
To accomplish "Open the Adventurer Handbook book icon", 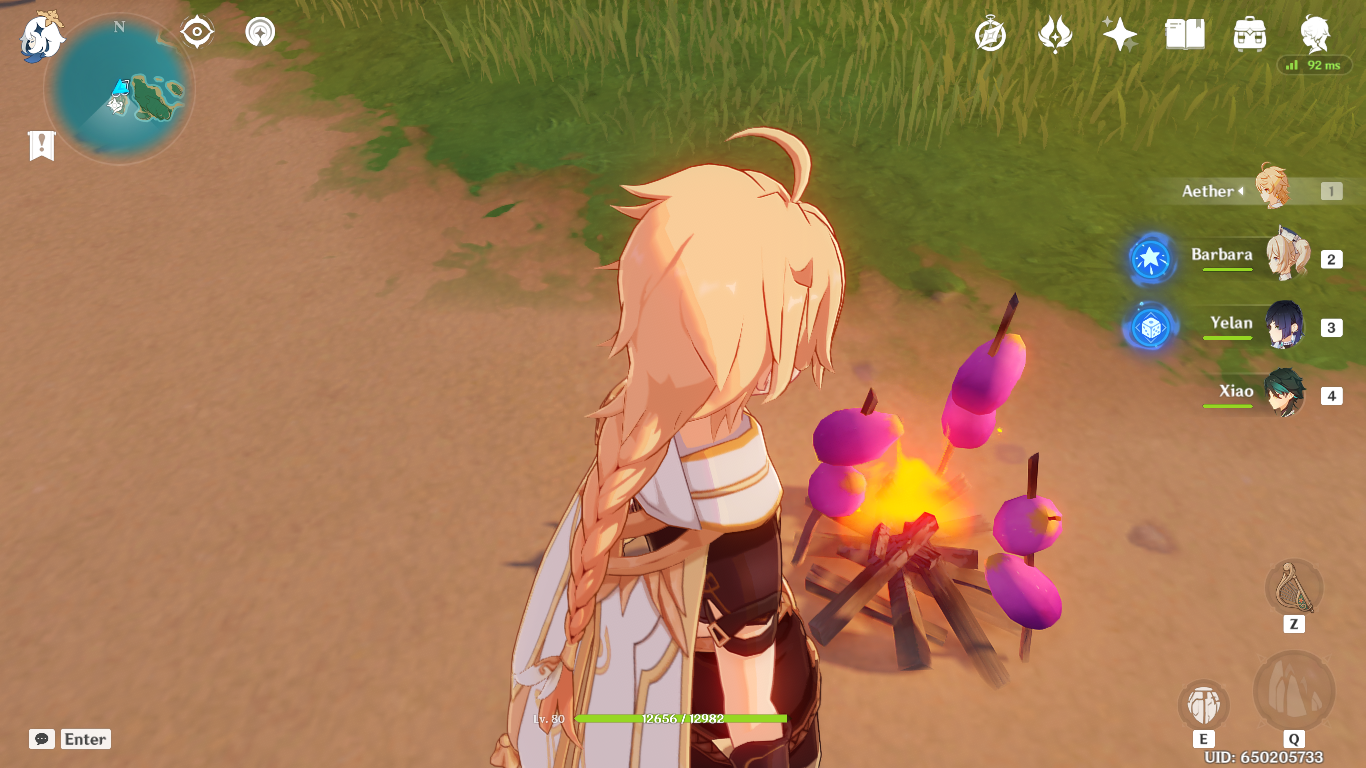I will click(x=1183, y=33).
